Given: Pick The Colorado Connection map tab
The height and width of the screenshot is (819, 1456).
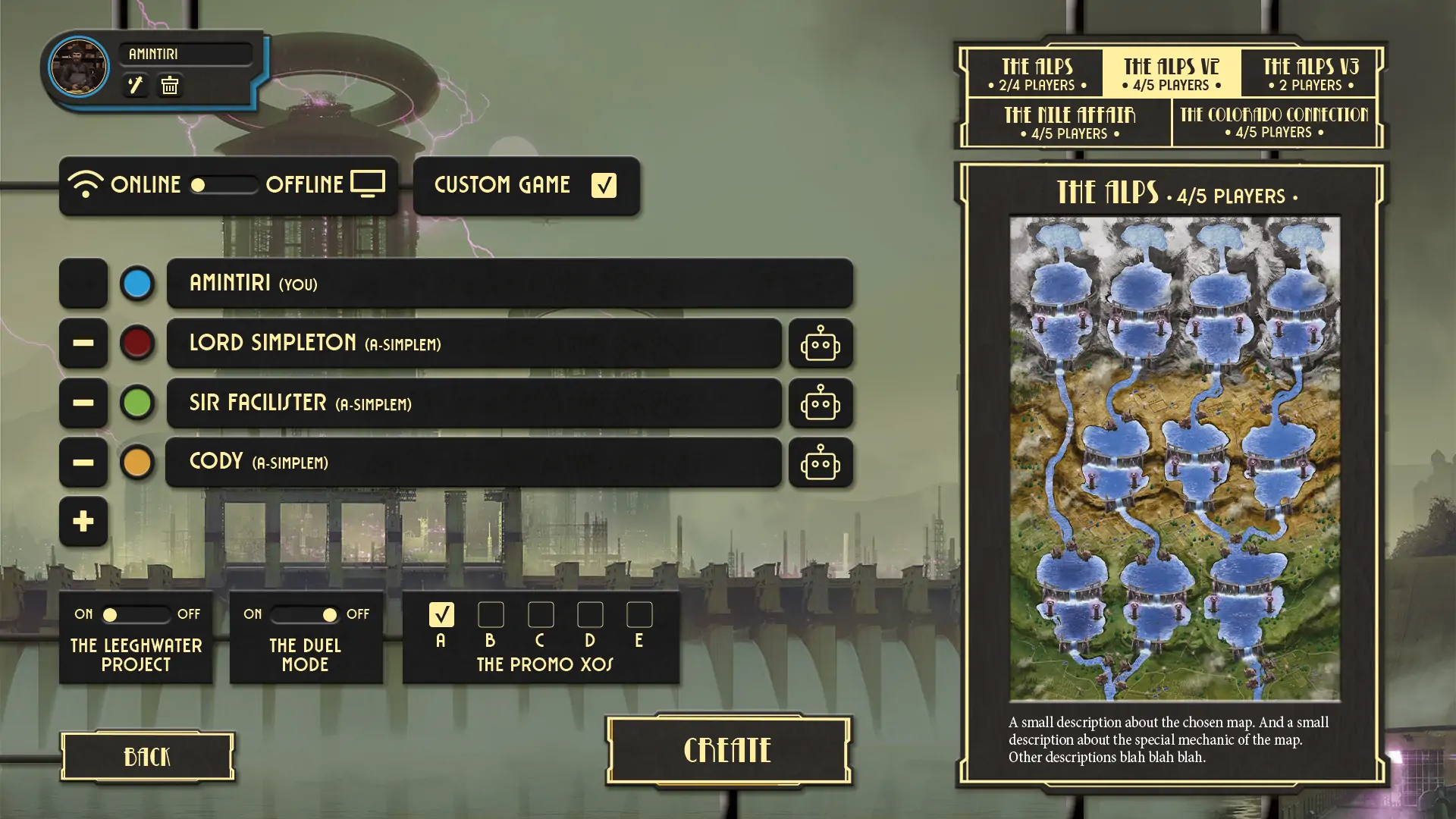Looking at the screenshot, I should tap(1274, 123).
